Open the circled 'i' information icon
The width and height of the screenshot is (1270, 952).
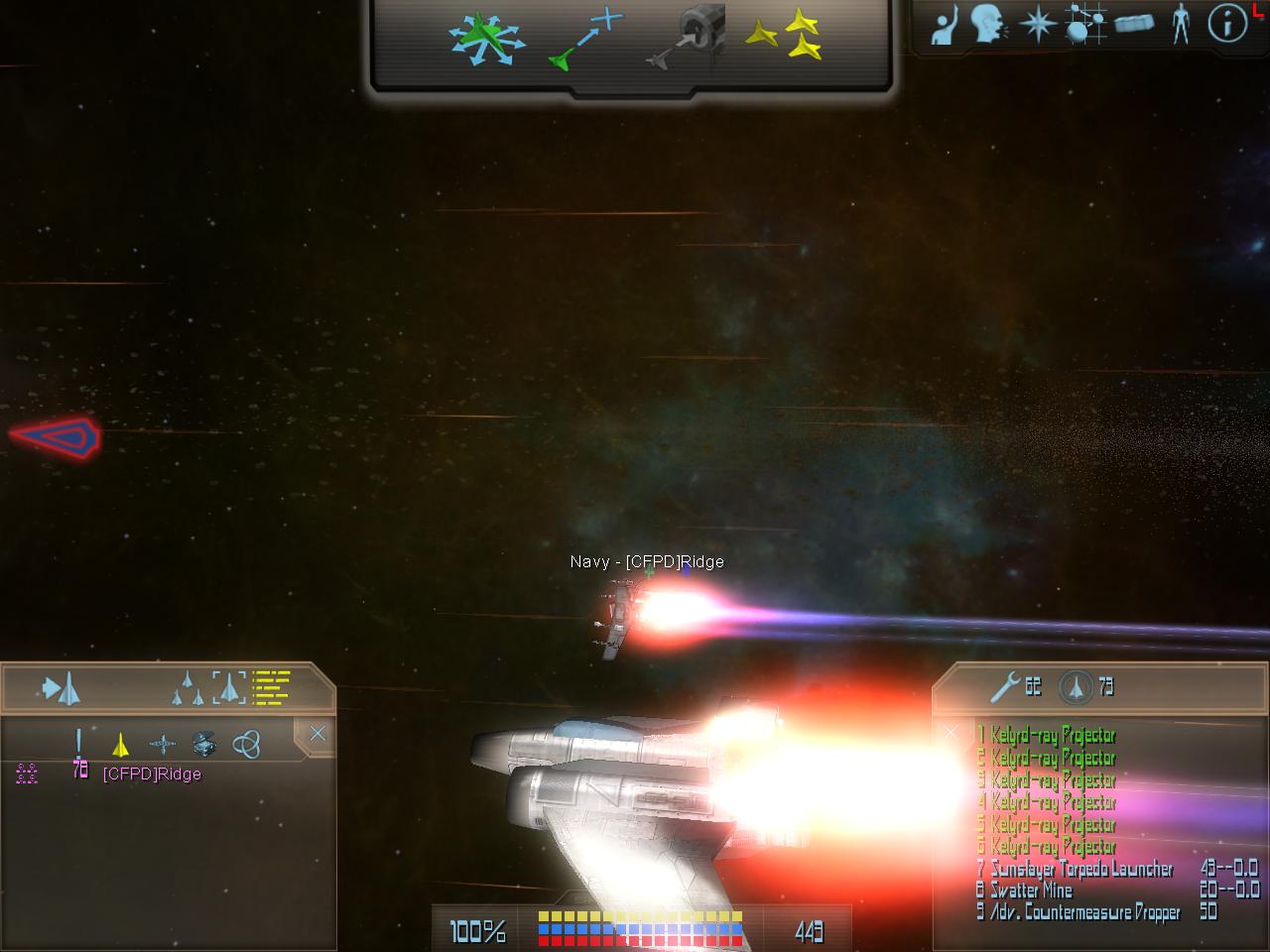pos(1227,25)
